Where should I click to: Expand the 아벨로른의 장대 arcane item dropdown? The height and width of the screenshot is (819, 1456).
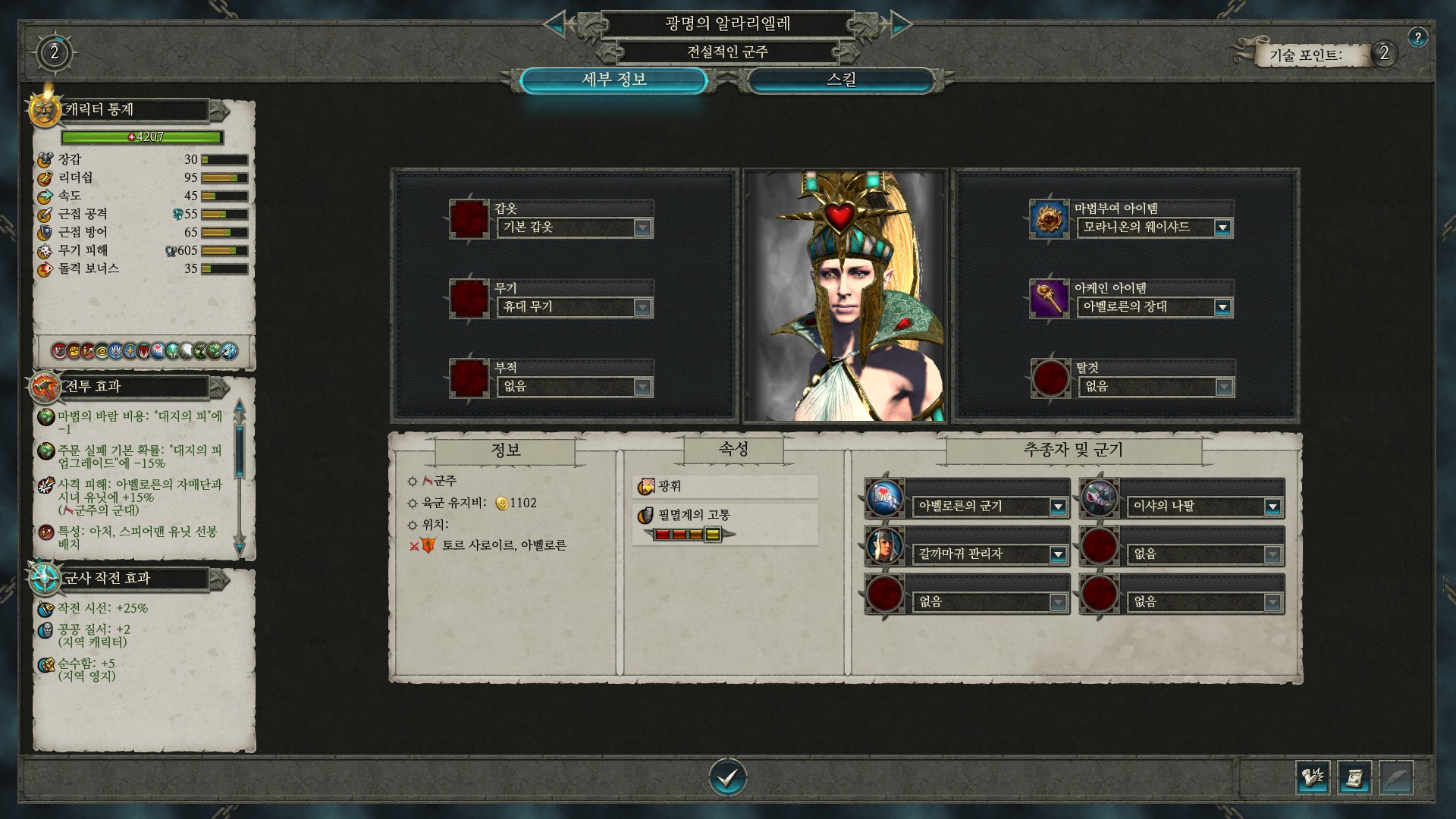[x=1222, y=307]
